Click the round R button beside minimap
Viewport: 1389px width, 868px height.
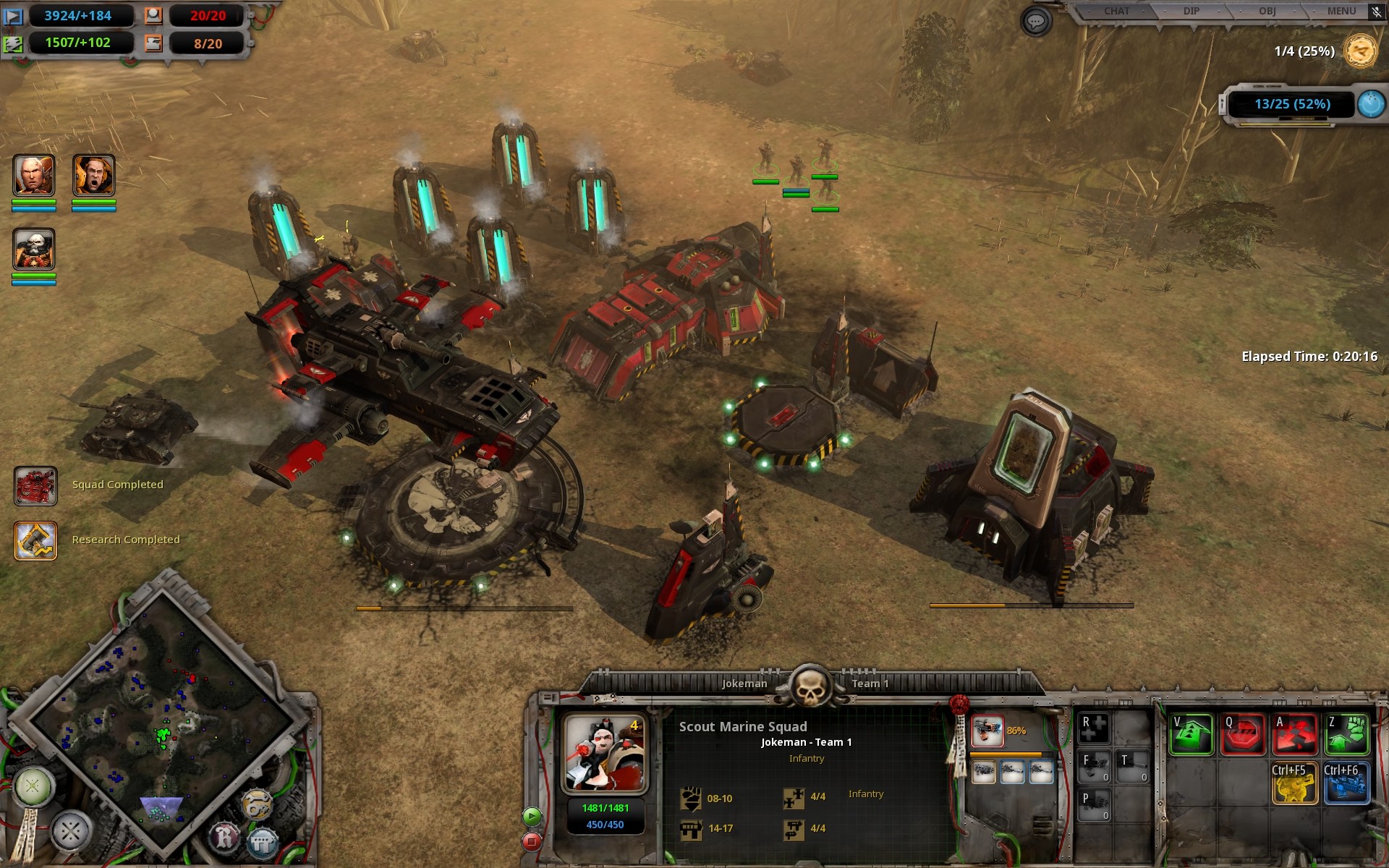(x=224, y=838)
